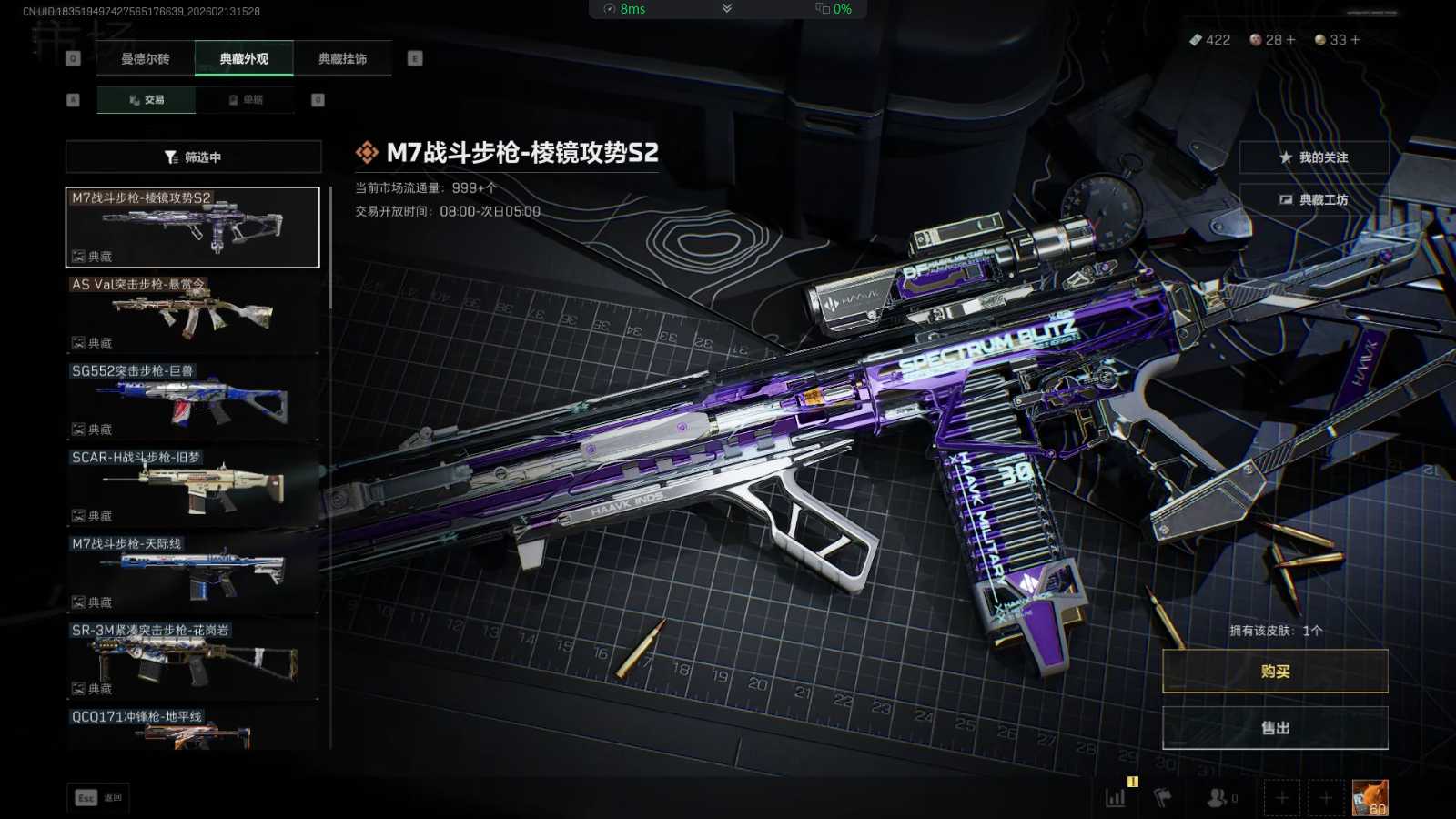This screenshot has height=819, width=1456.
Task: Pick the AS Val突击步枪 skin row
Action: 193,313
